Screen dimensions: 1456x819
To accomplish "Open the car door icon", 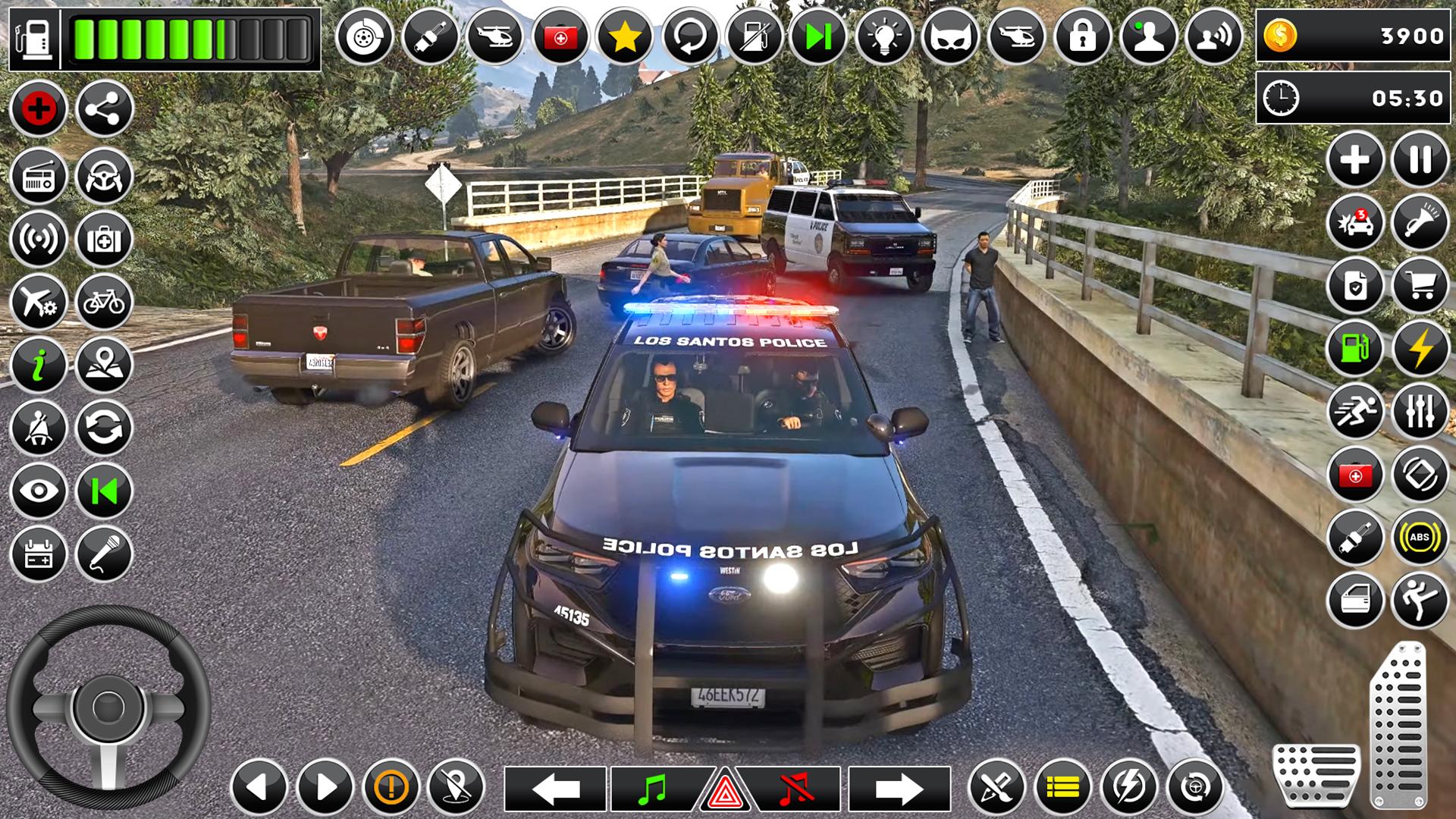I will tap(1355, 601).
